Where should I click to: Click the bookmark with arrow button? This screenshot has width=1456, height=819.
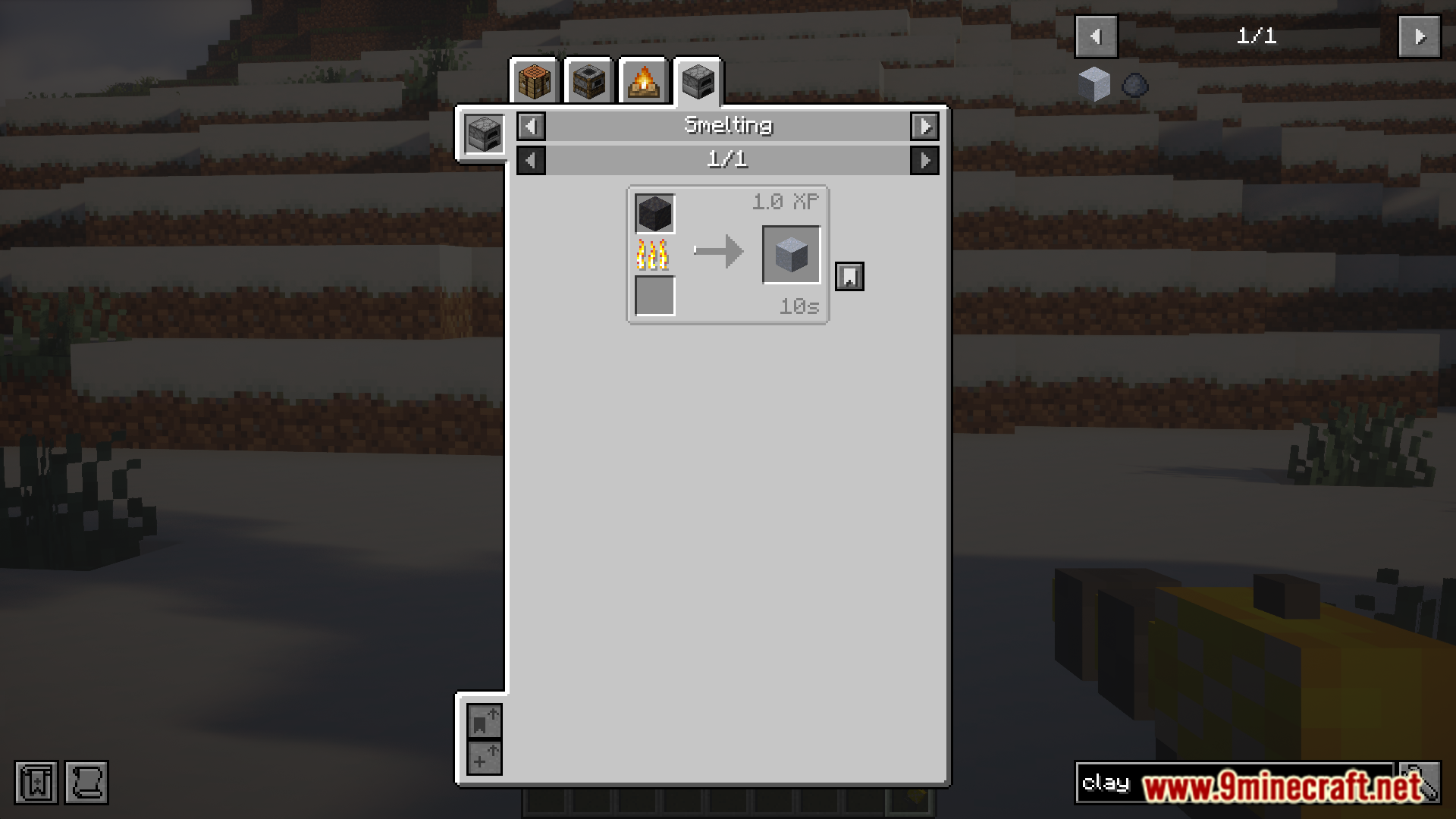pyautogui.click(x=484, y=721)
